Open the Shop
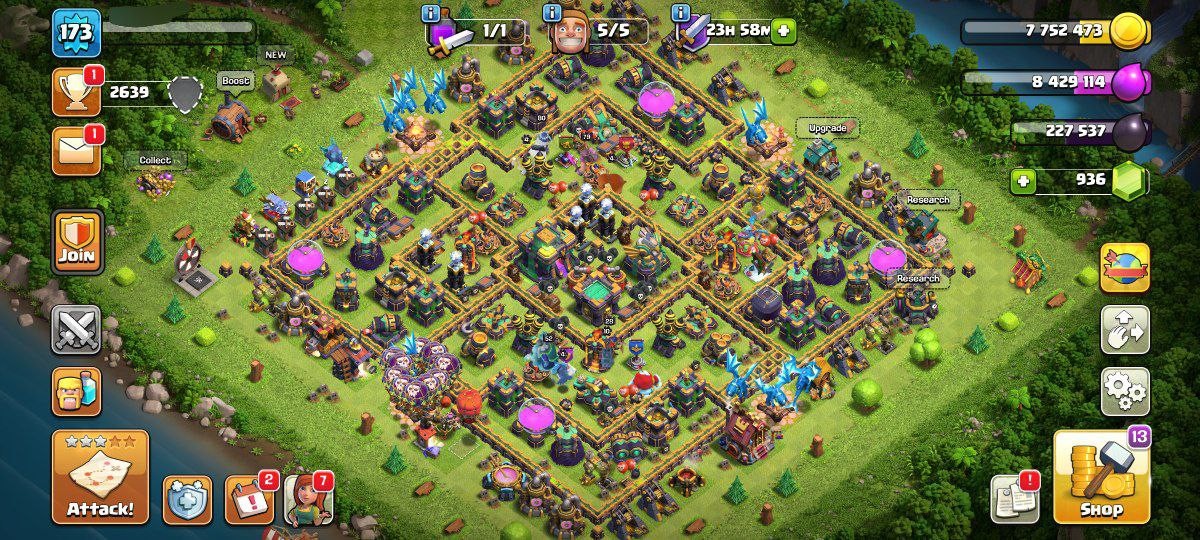The width and height of the screenshot is (1200, 540). [1101, 478]
